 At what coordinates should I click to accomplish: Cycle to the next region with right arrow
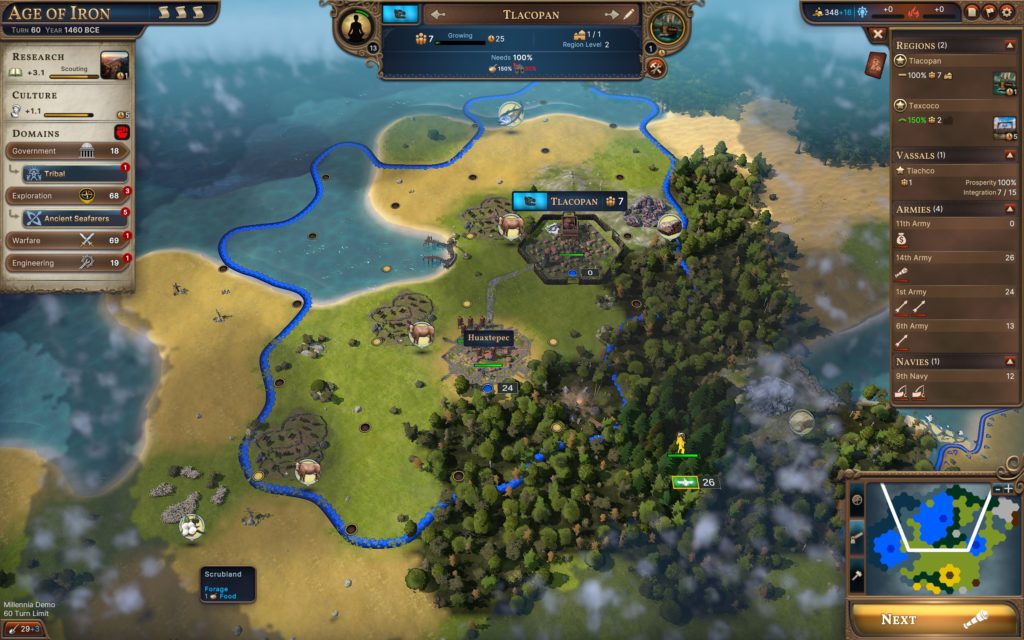coord(612,15)
